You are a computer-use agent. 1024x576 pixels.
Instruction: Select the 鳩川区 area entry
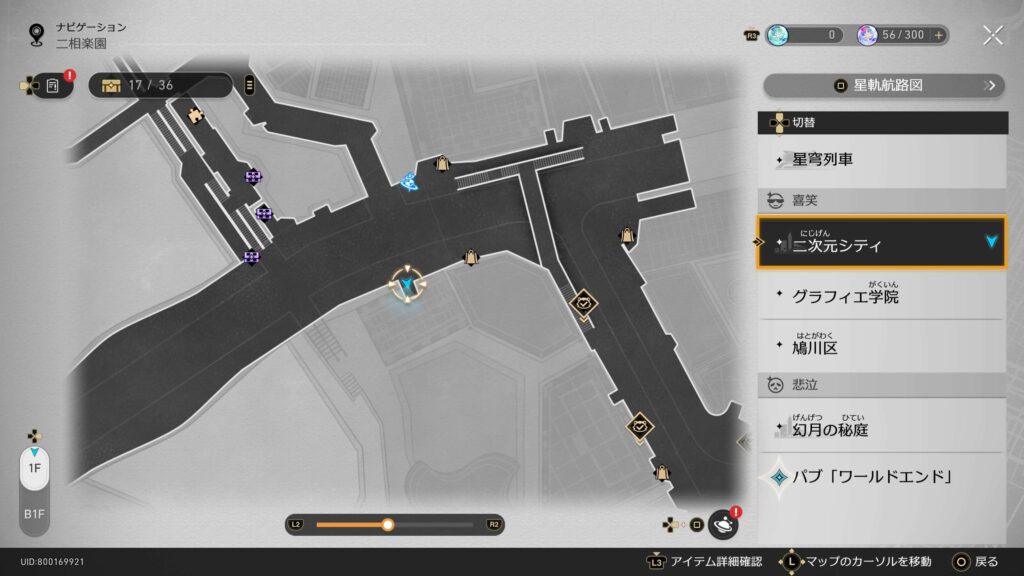(x=881, y=347)
